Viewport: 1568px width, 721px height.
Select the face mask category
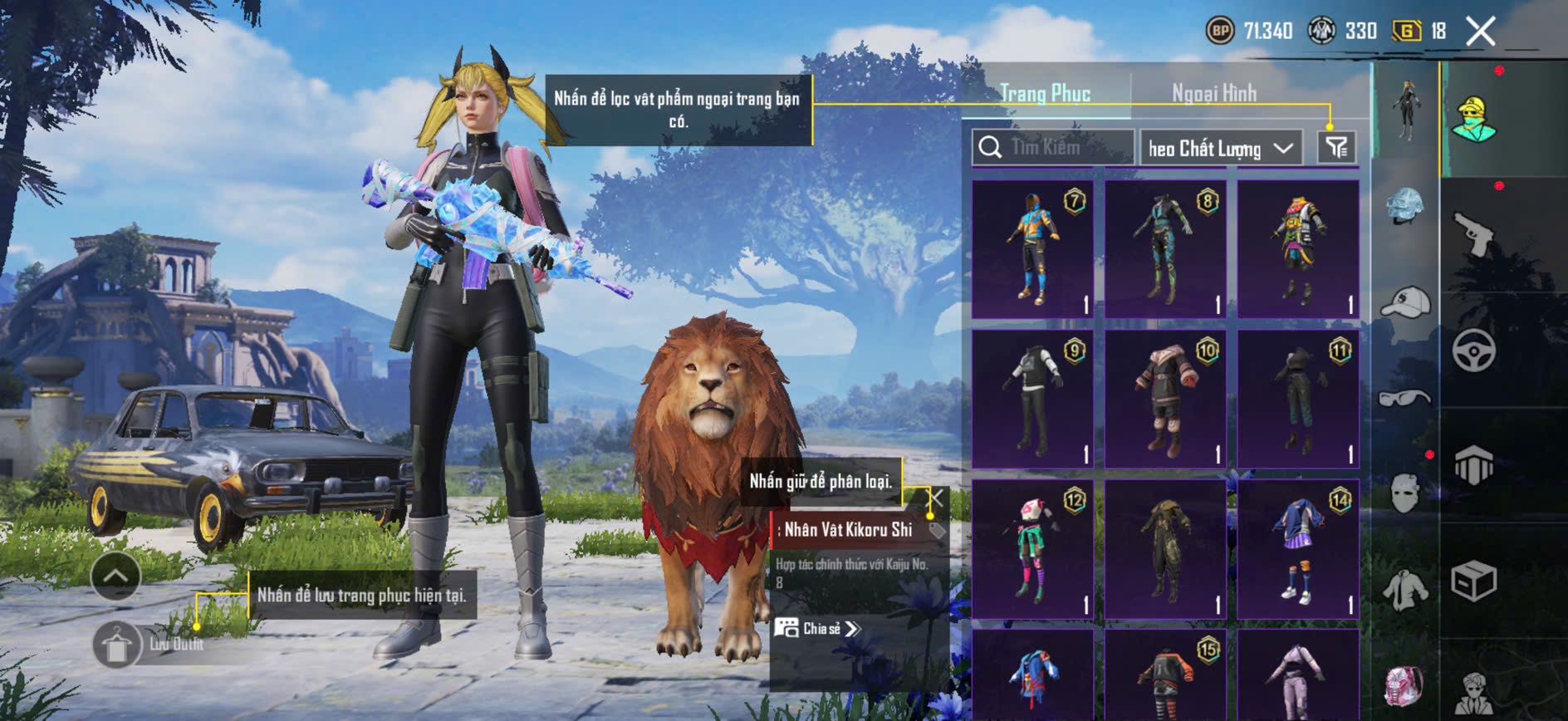point(1404,493)
